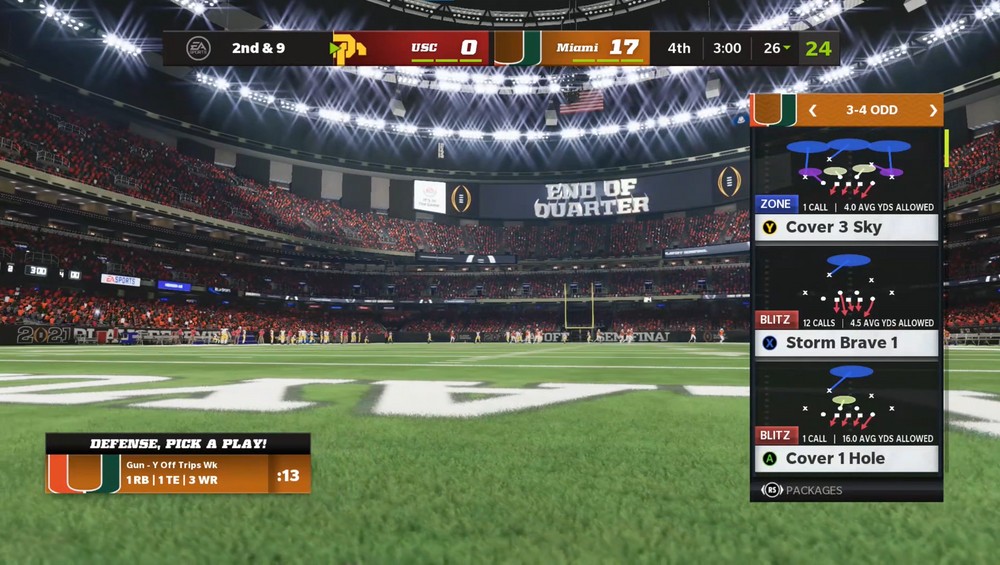Open the Packages option
The height and width of the screenshot is (565, 1000).
[x=803, y=490]
